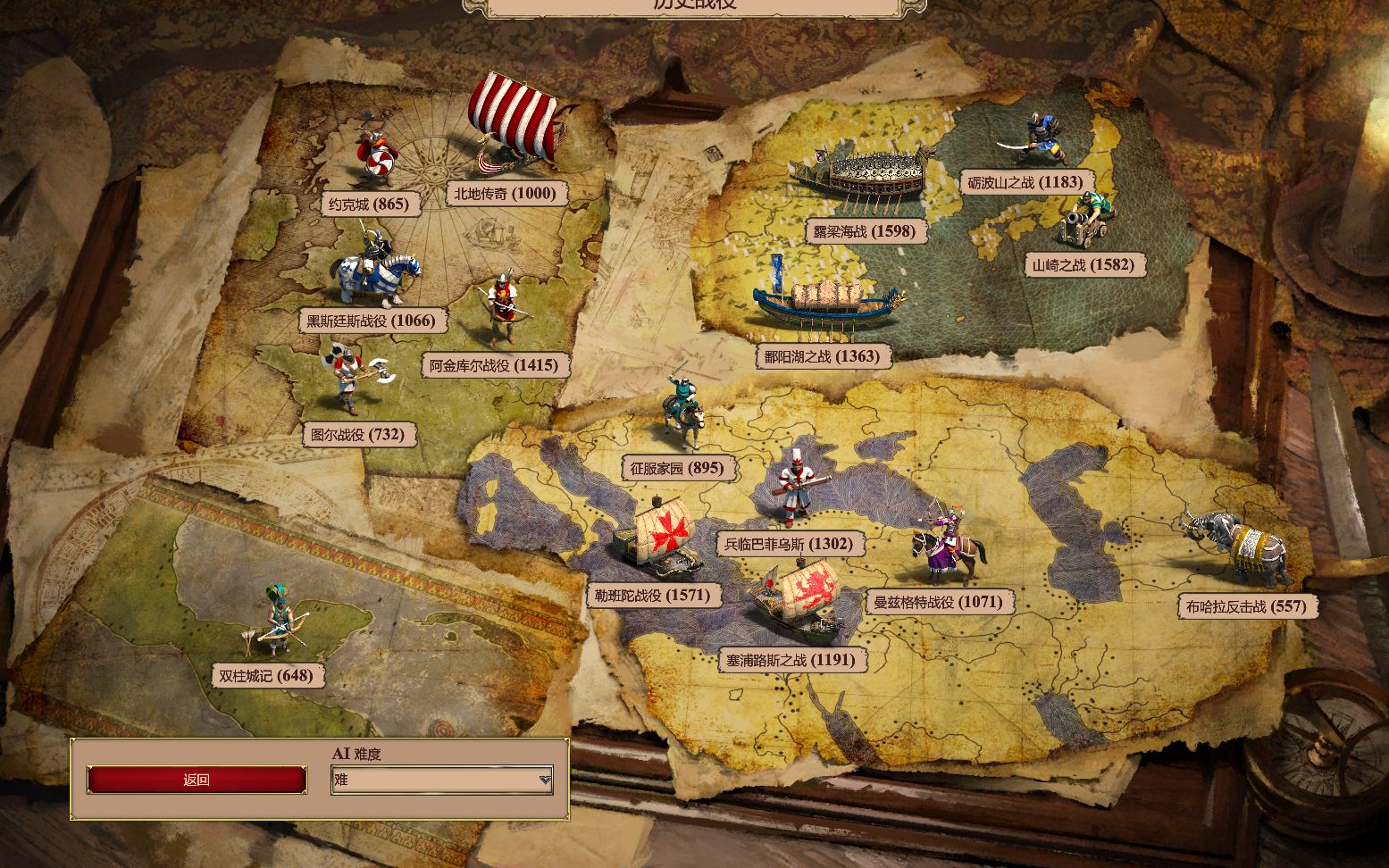Screen dimensions: 1389x868
Task: Open the AI 难度 difficulty dropdown
Action: click(442, 780)
